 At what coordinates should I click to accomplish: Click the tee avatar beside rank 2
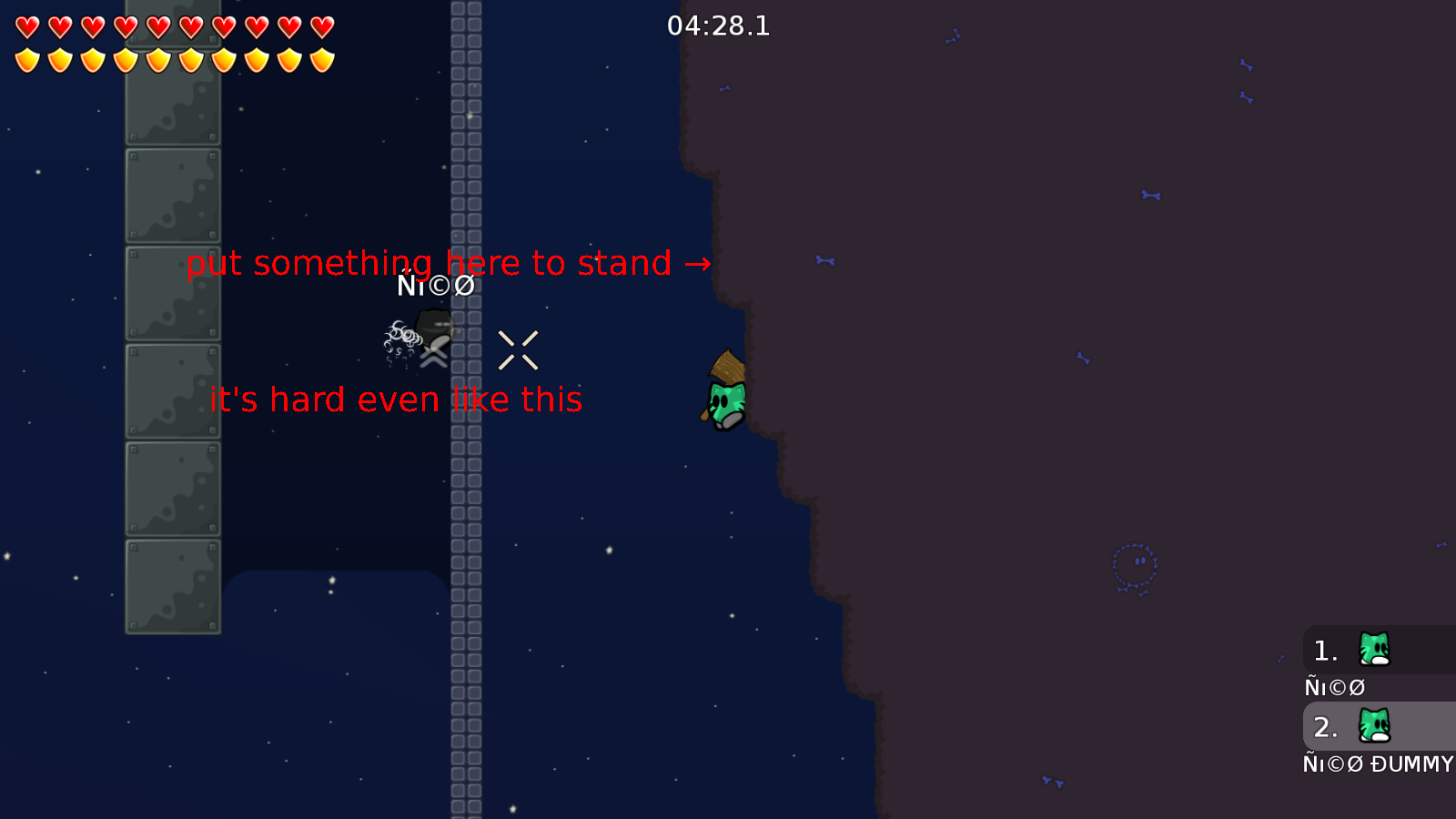1374,725
